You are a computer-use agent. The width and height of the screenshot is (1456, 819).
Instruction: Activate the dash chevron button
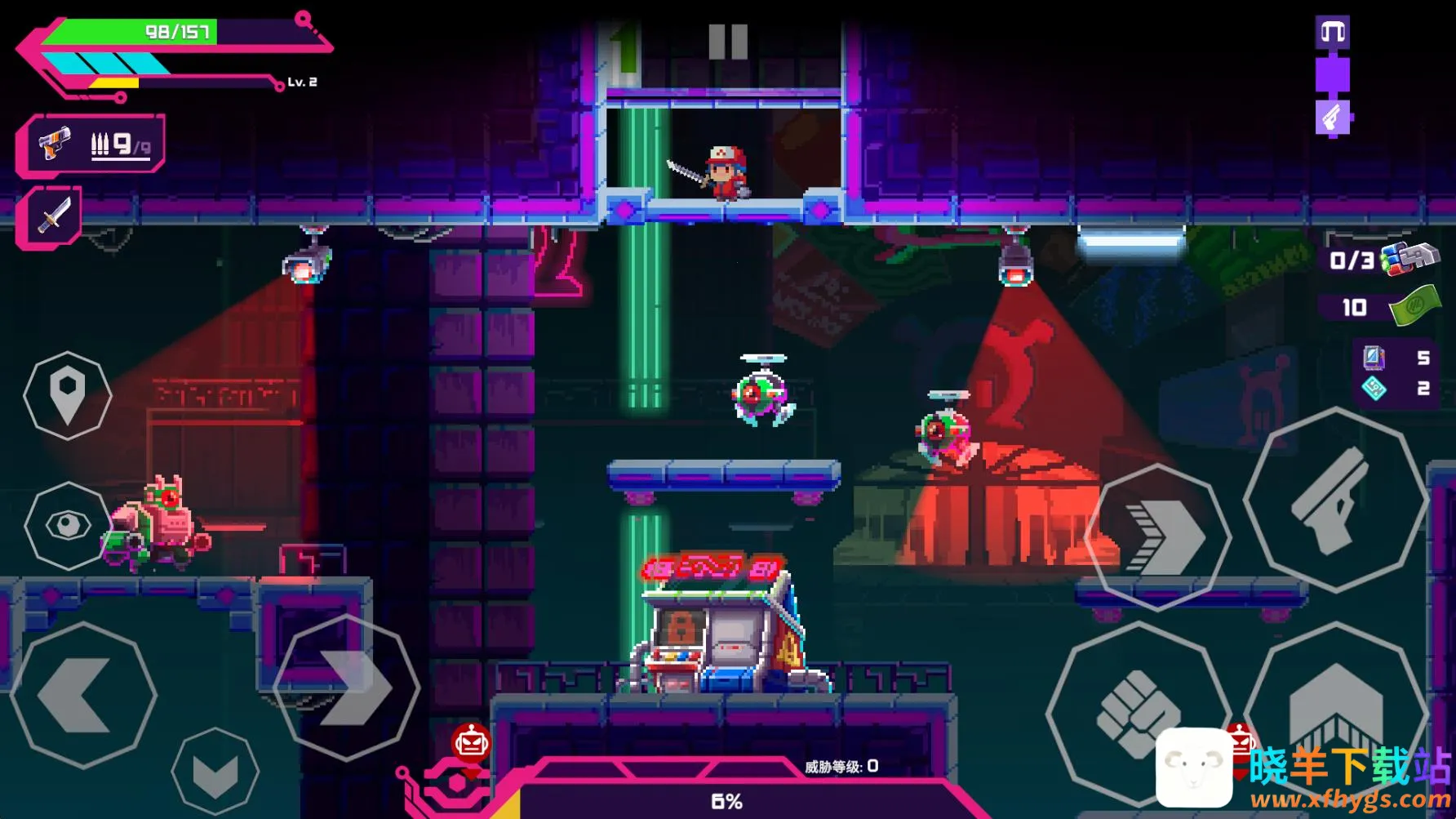point(1159,536)
